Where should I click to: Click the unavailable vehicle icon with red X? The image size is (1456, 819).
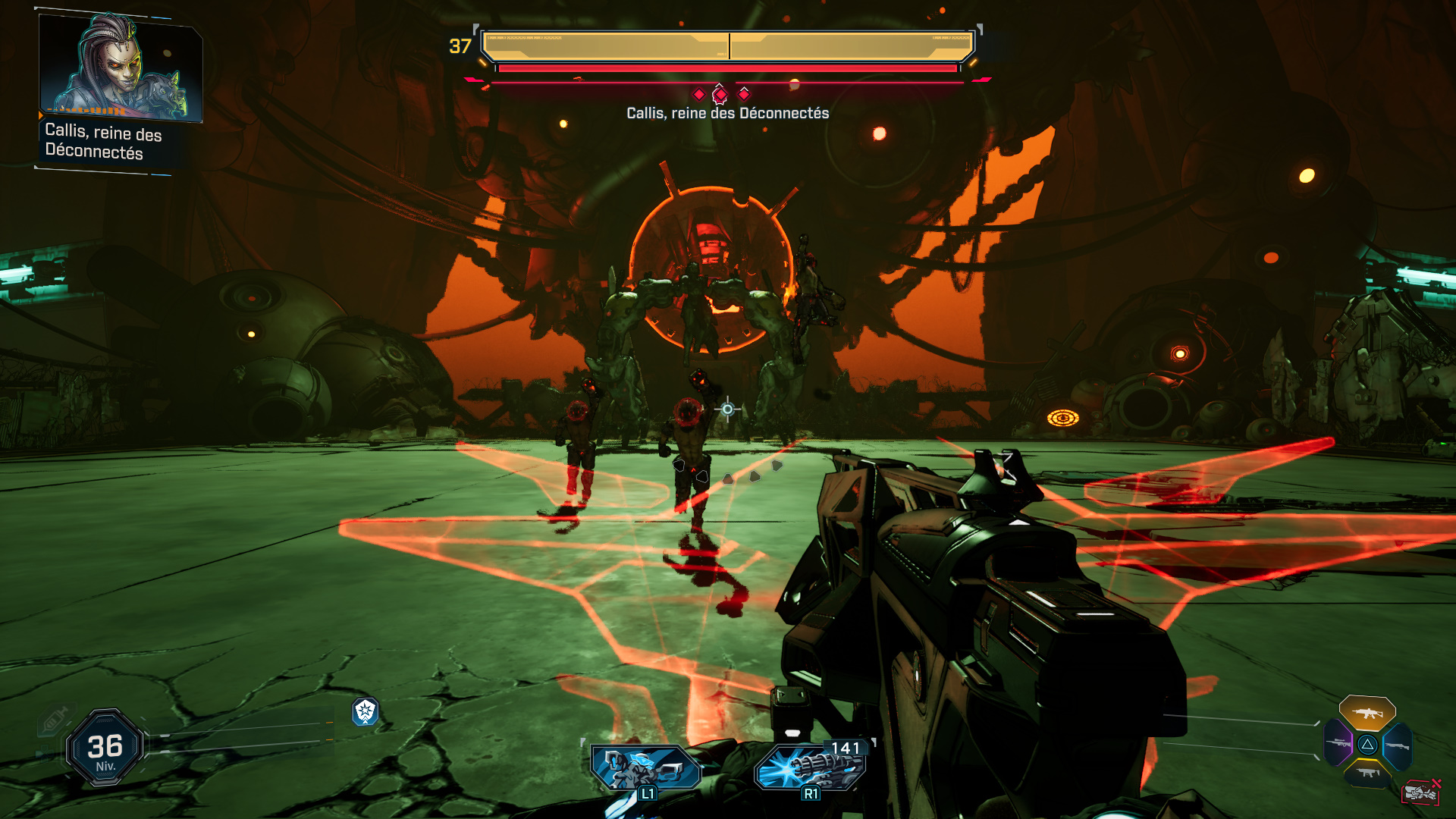(x=1421, y=792)
